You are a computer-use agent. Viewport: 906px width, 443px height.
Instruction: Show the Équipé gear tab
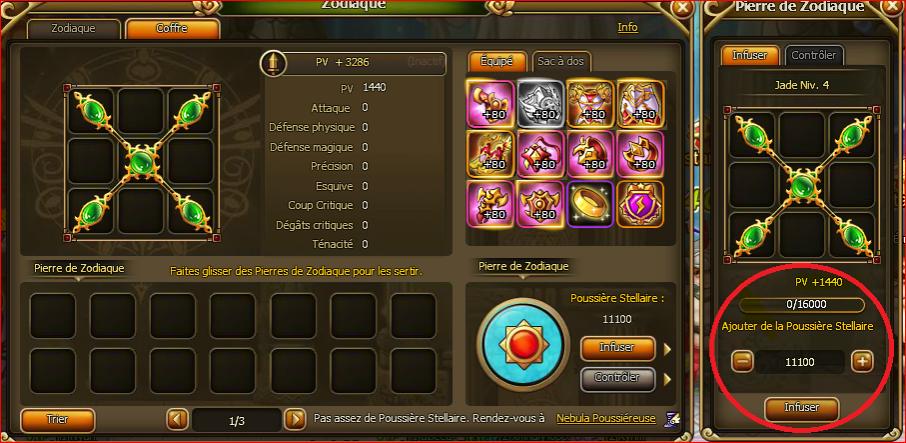496,61
